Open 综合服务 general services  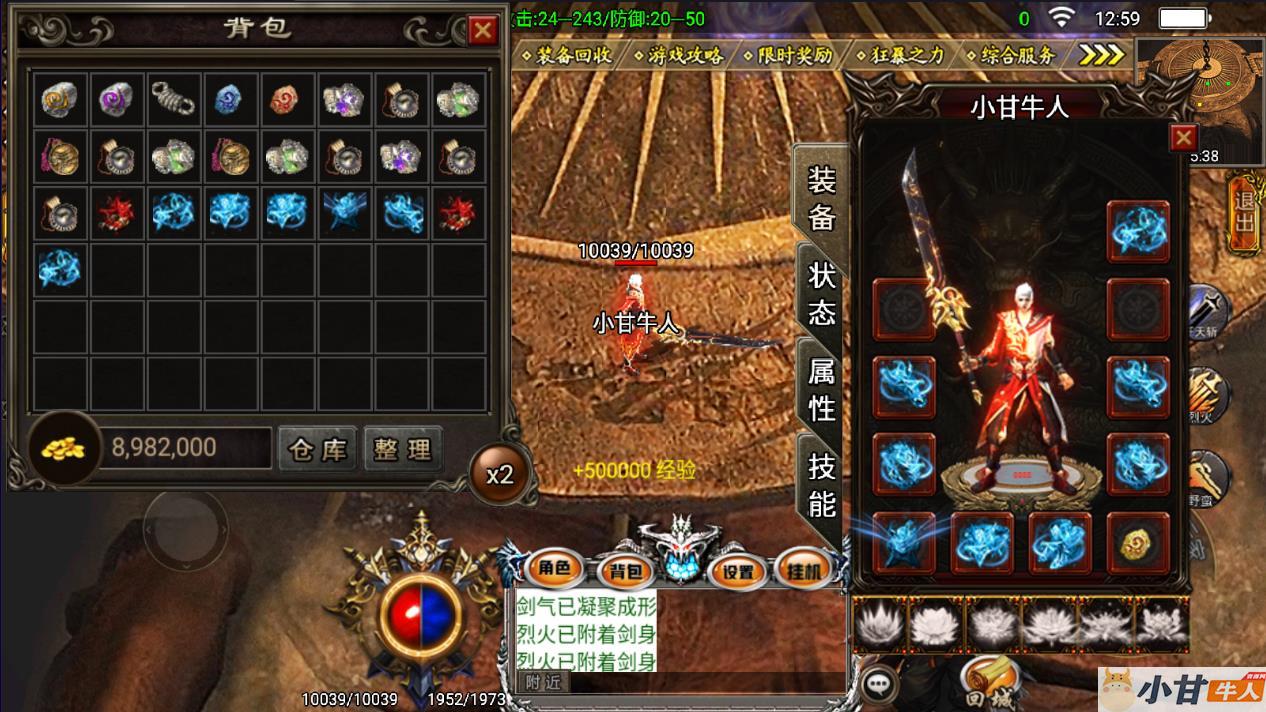pos(1017,55)
